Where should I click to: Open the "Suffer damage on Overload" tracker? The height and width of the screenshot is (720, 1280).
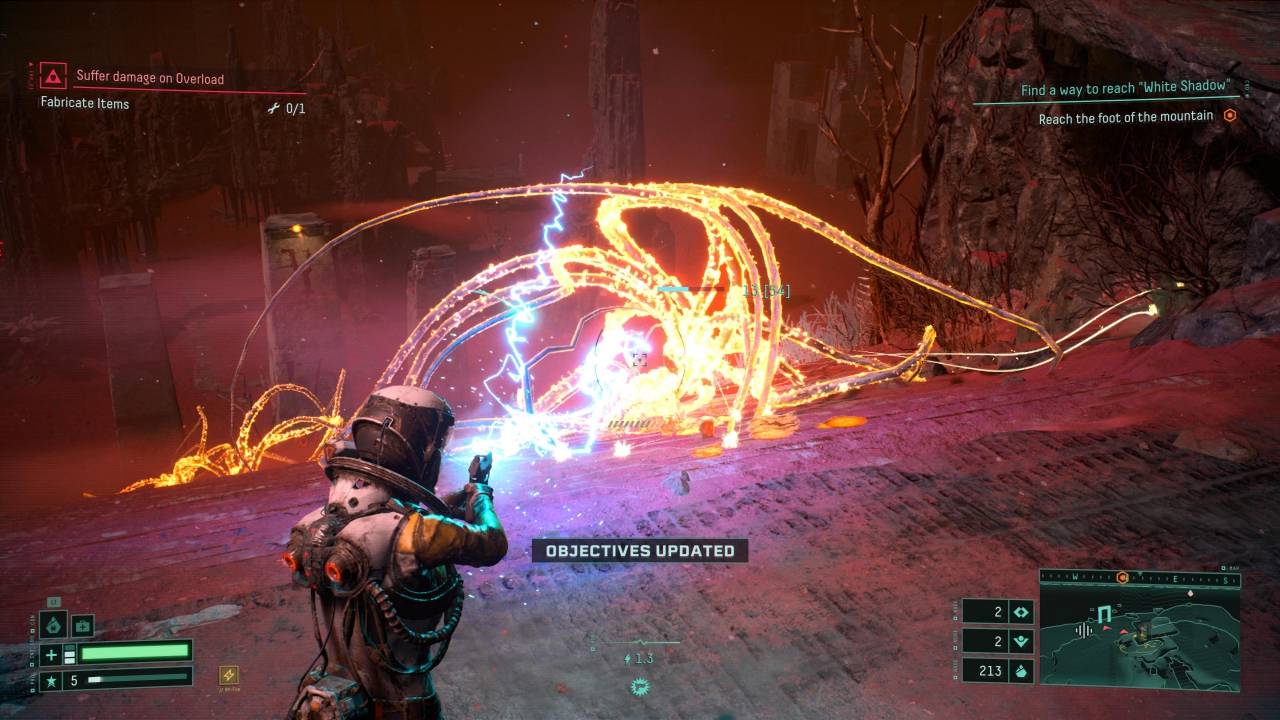click(x=150, y=78)
